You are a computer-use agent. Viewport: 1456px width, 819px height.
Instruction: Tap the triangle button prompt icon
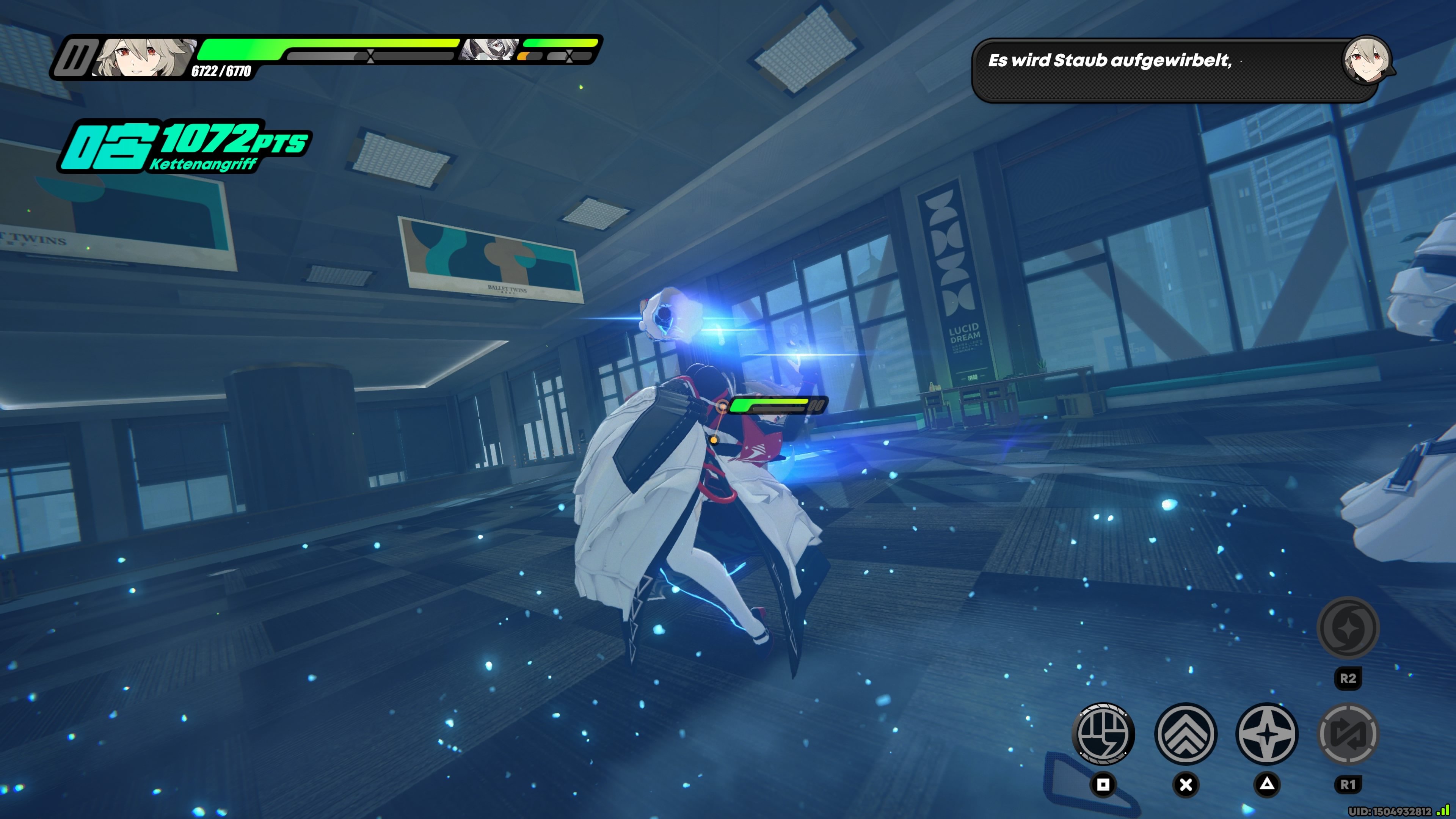click(1267, 784)
